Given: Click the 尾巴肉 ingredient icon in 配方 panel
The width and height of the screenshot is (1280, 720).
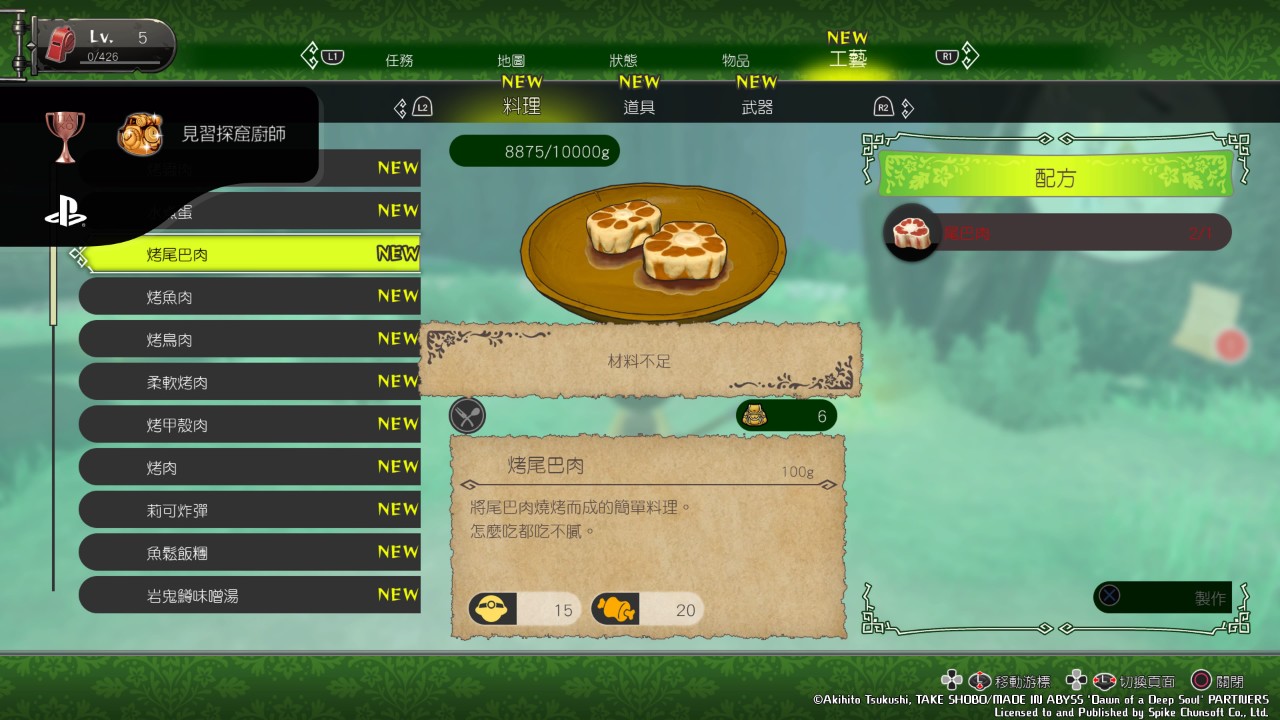Looking at the screenshot, I should click(911, 232).
